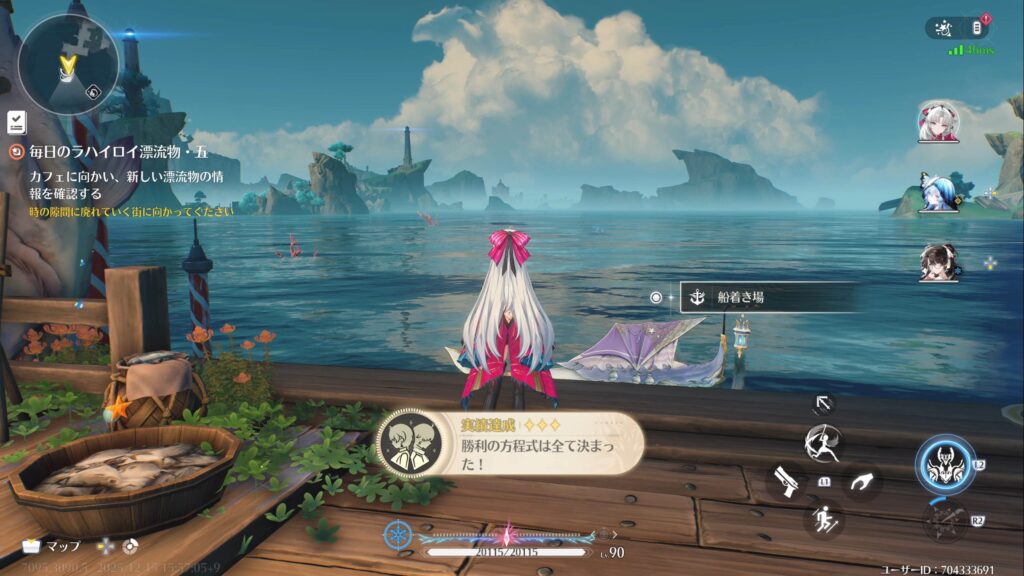The image size is (1024, 576).
Task: Open the quest log checklist icon
Action: [15, 122]
